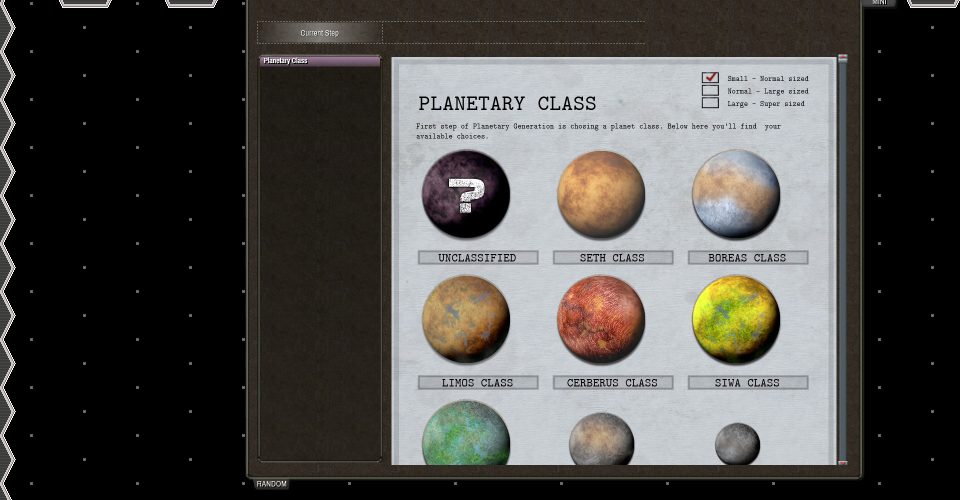Image resolution: width=960 pixels, height=500 pixels.
Task: Enable the Normal - Large sized checkbox
Action: tap(710, 91)
